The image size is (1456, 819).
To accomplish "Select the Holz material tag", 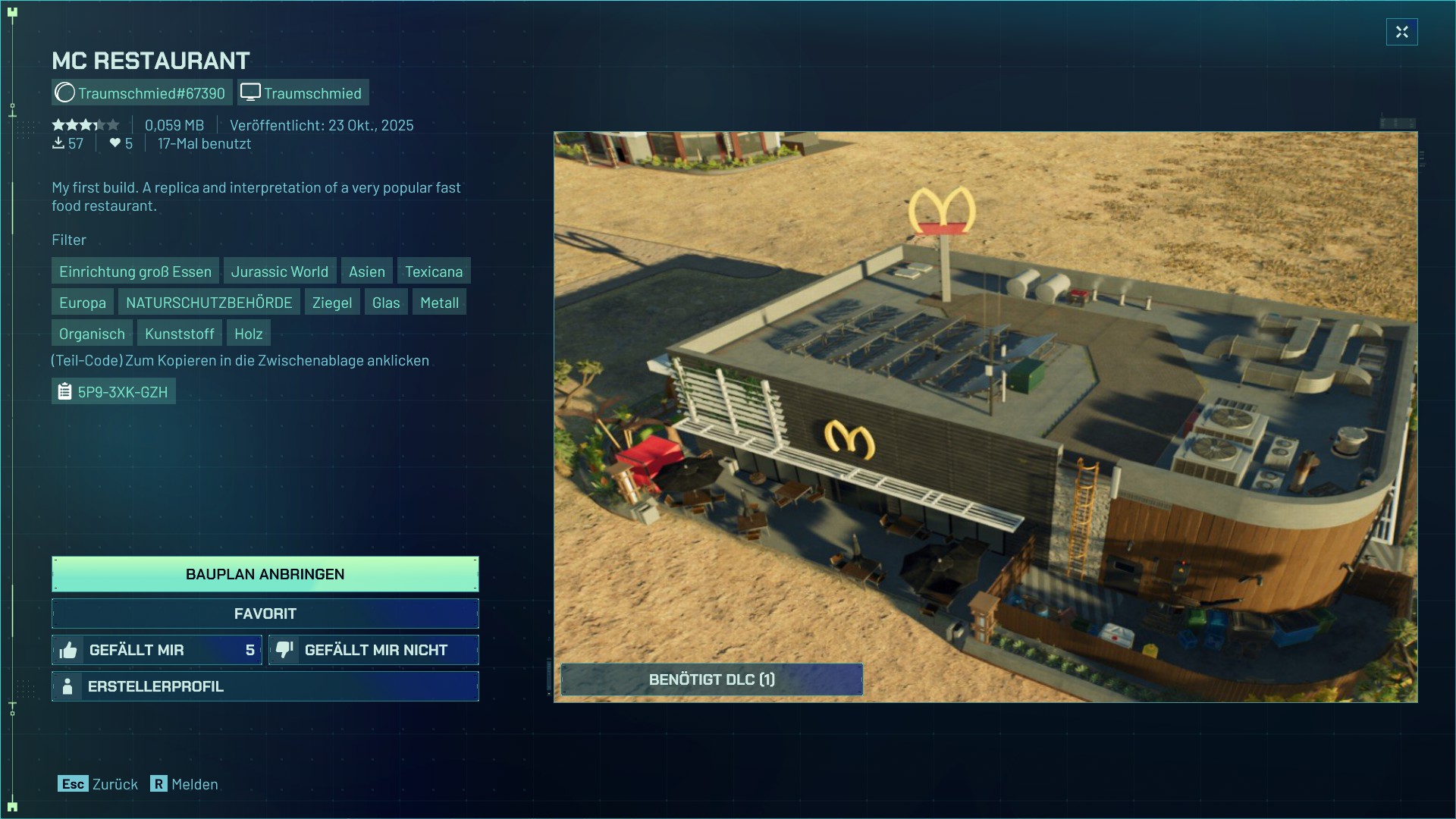I will (248, 334).
